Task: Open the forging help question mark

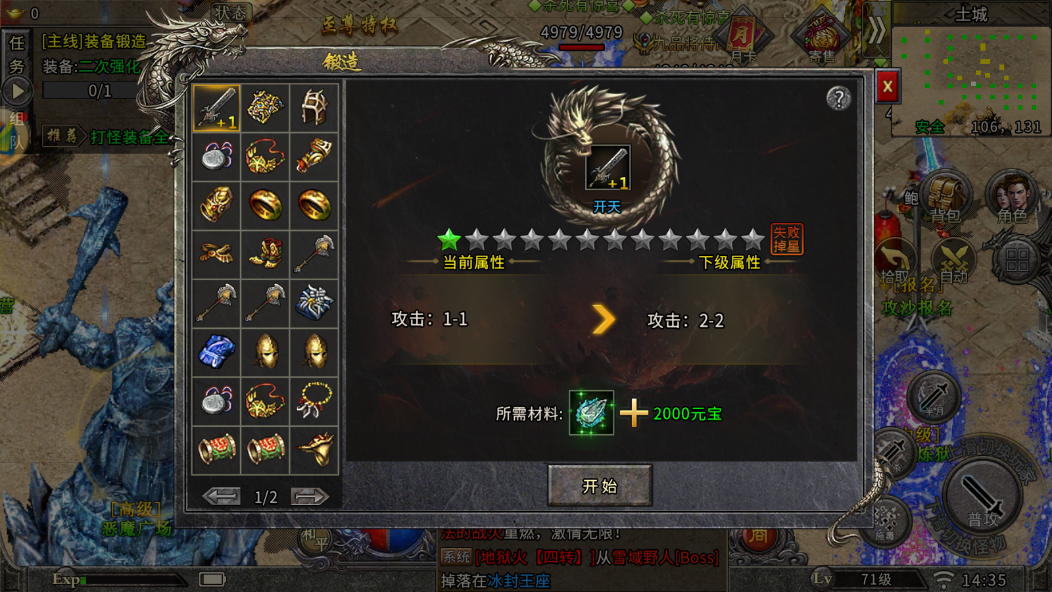Action: pos(838,97)
